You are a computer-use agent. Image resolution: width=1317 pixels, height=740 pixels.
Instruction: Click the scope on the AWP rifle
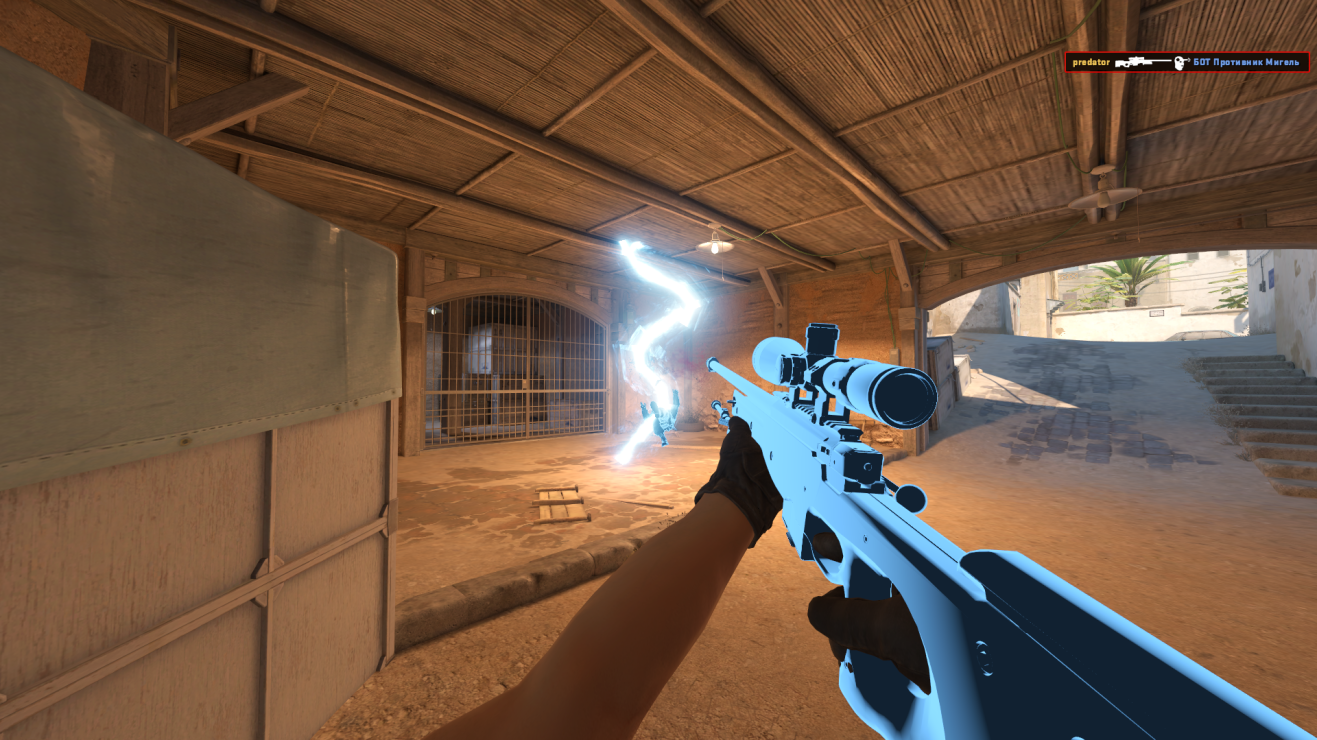[855, 372]
